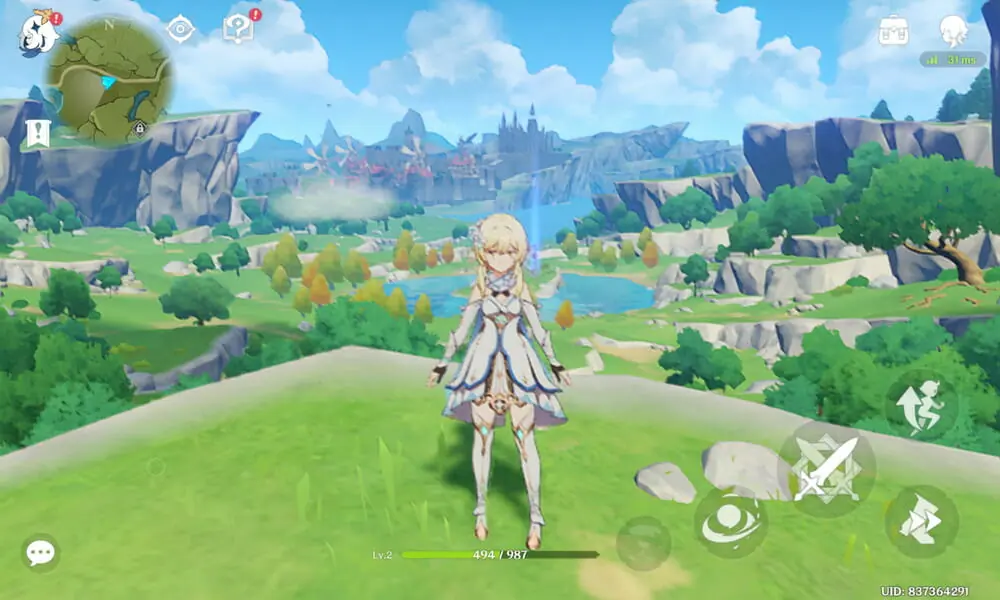Attack with the sword button

click(x=826, y=468)
